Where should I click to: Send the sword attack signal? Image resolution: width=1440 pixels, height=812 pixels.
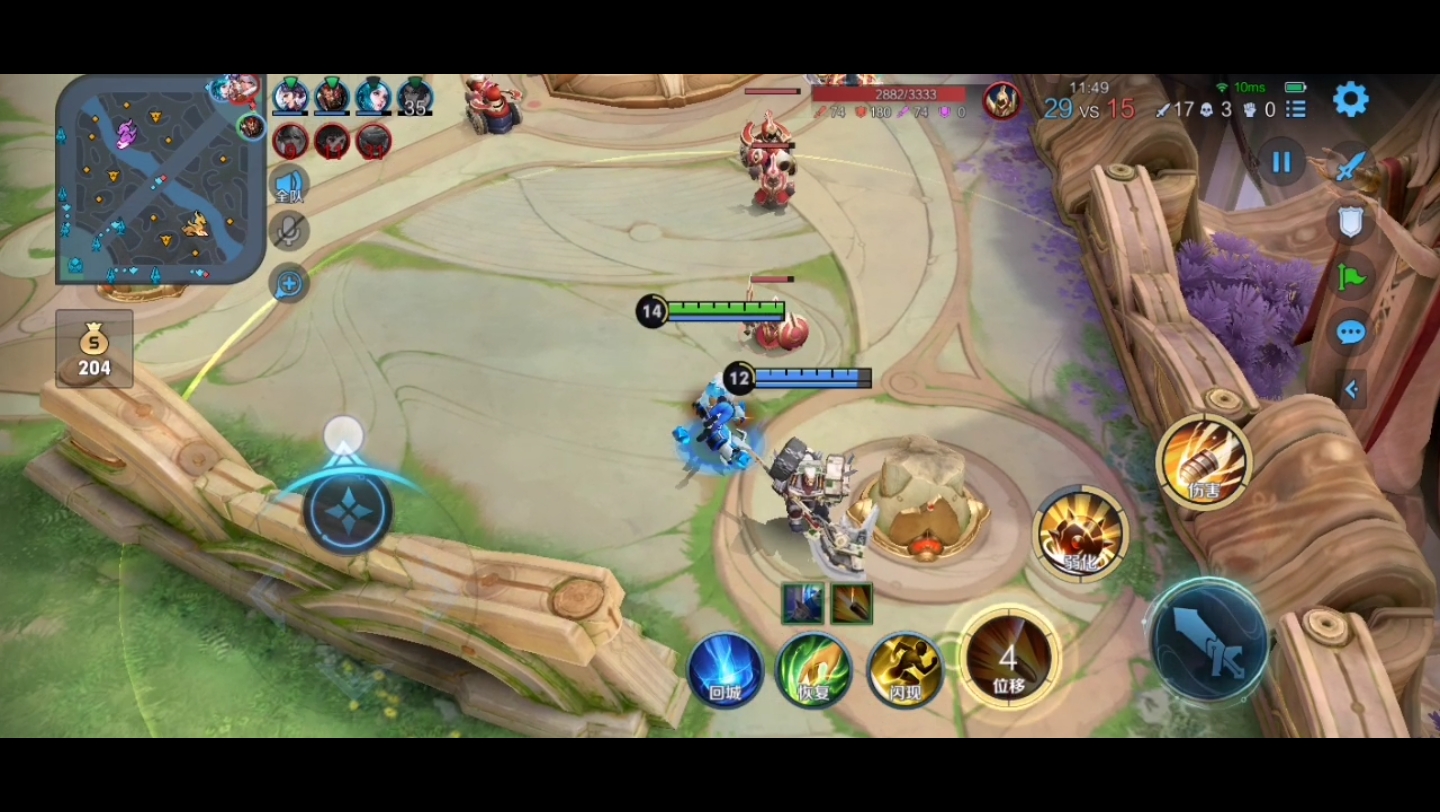pos(1350,166)
